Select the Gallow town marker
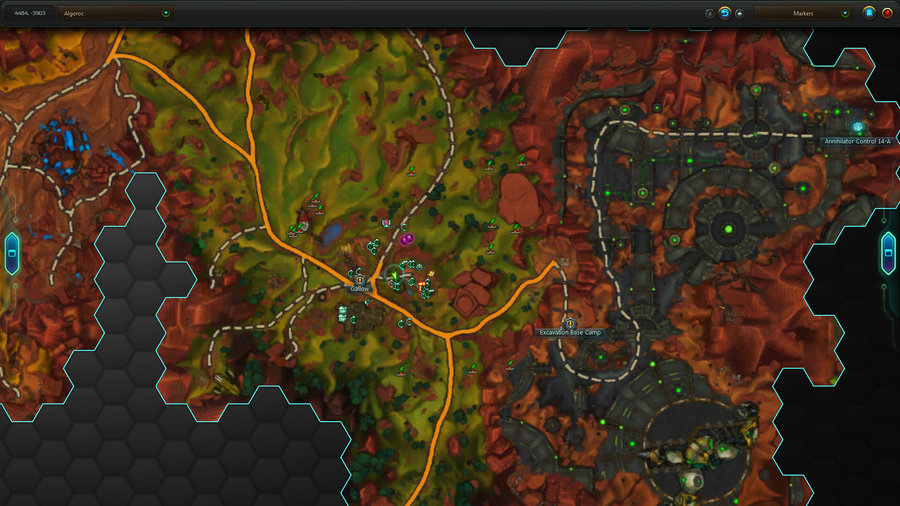 pos(360,280)
